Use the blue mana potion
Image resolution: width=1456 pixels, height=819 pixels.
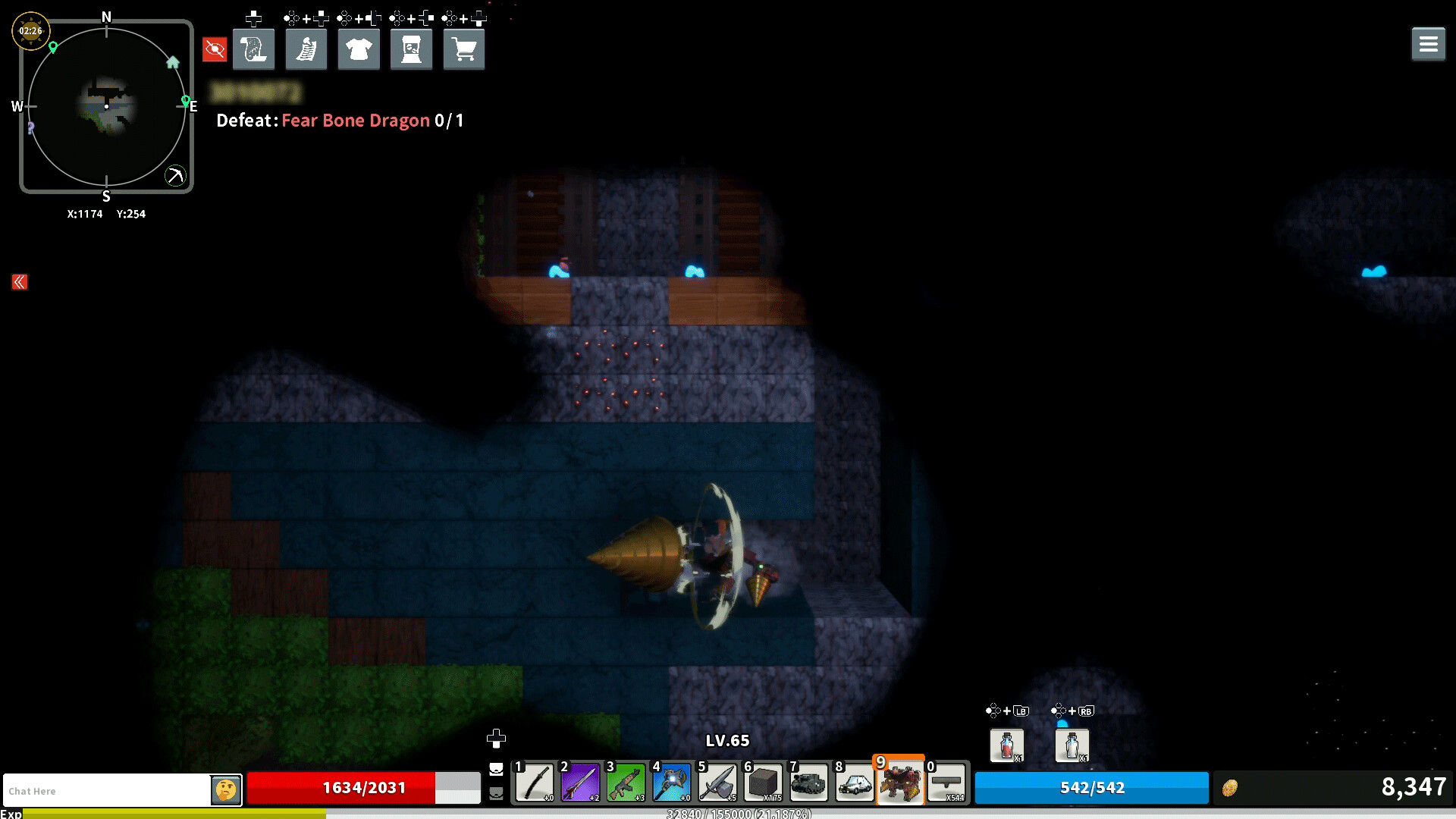pyautogui.click(x=1071, y=745)
